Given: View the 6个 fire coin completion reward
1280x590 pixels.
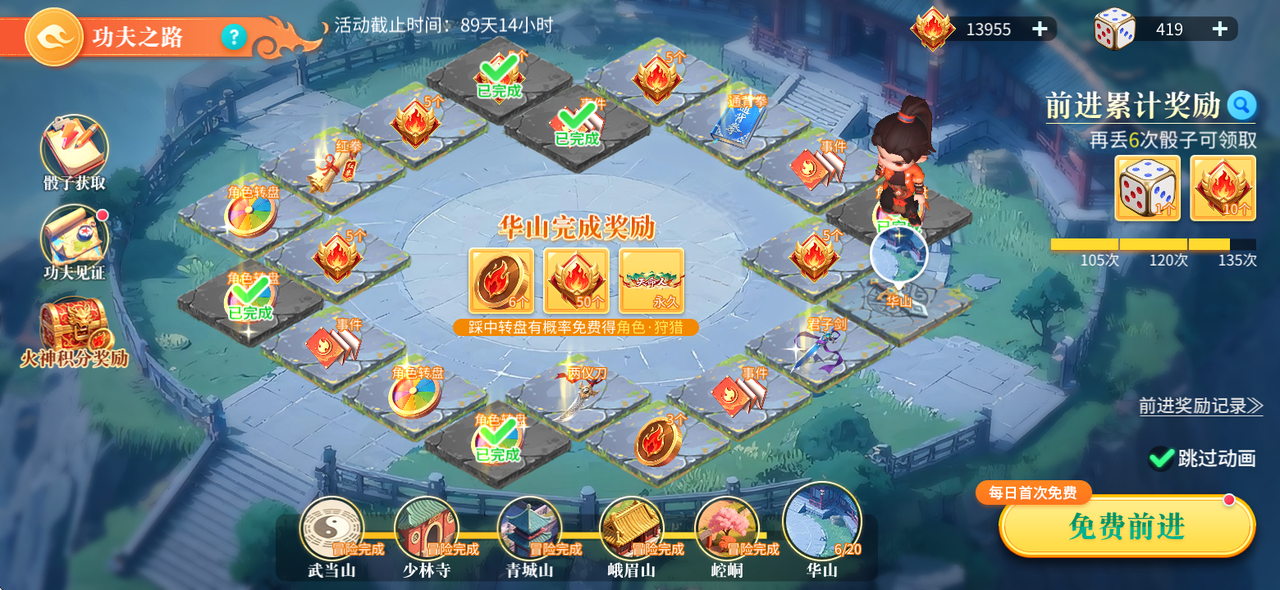Looking at the screenshot, I should click(x=501, y=281).
